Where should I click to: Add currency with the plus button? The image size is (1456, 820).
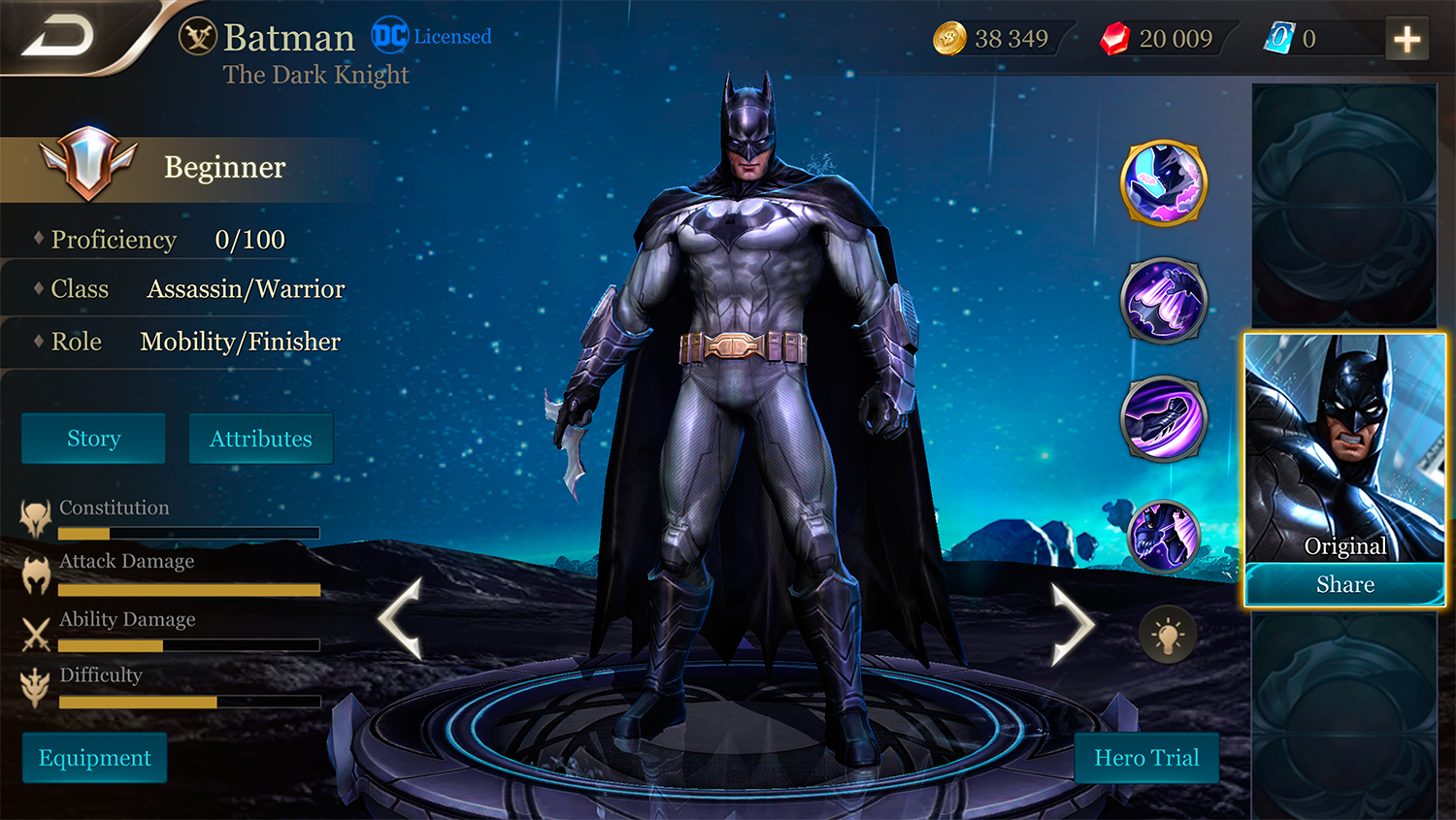[1406, 39]
